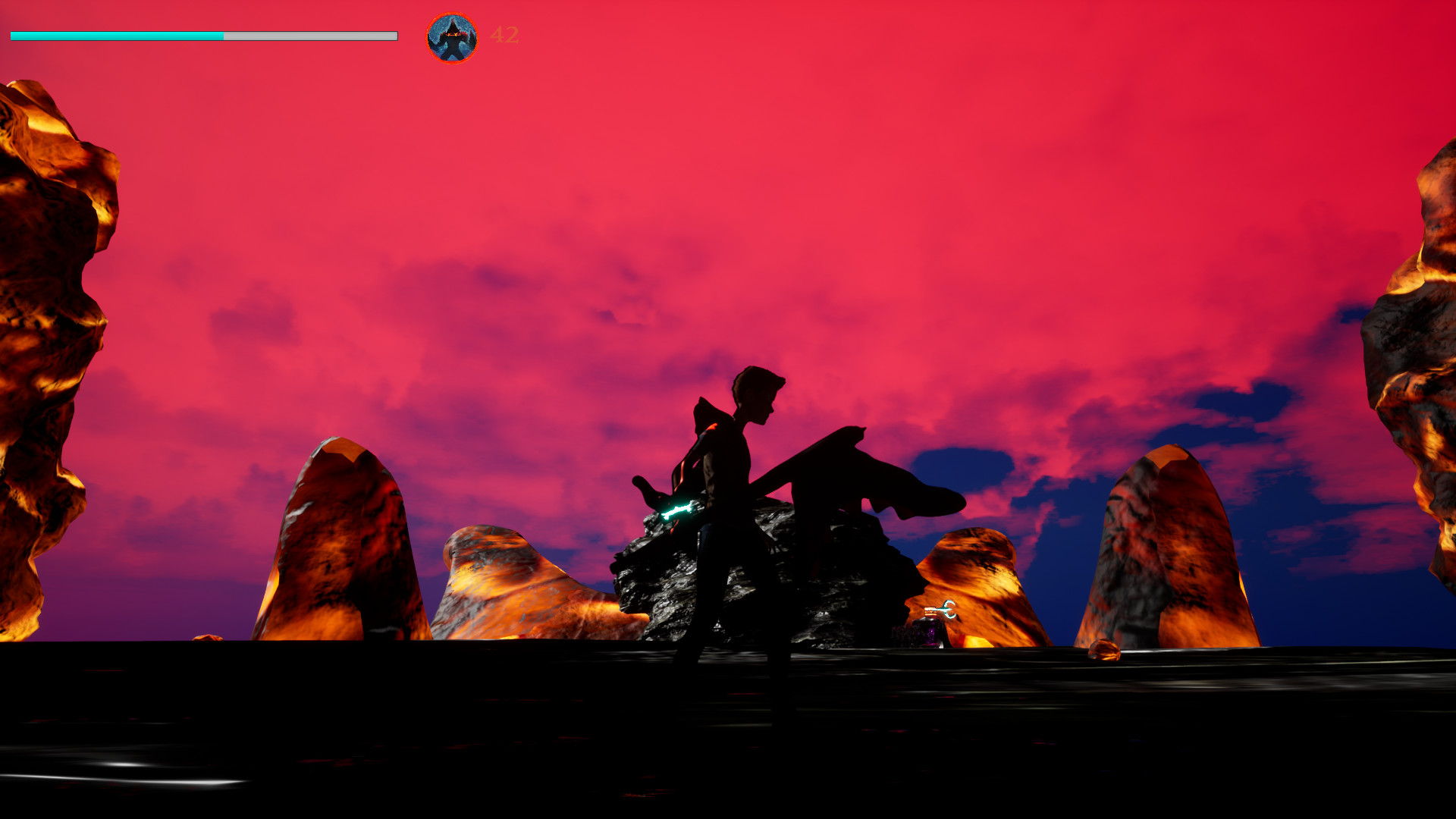Select the glowing teal rune above the potion
The image size is (1456, 819).
click(x=949, y=609)
